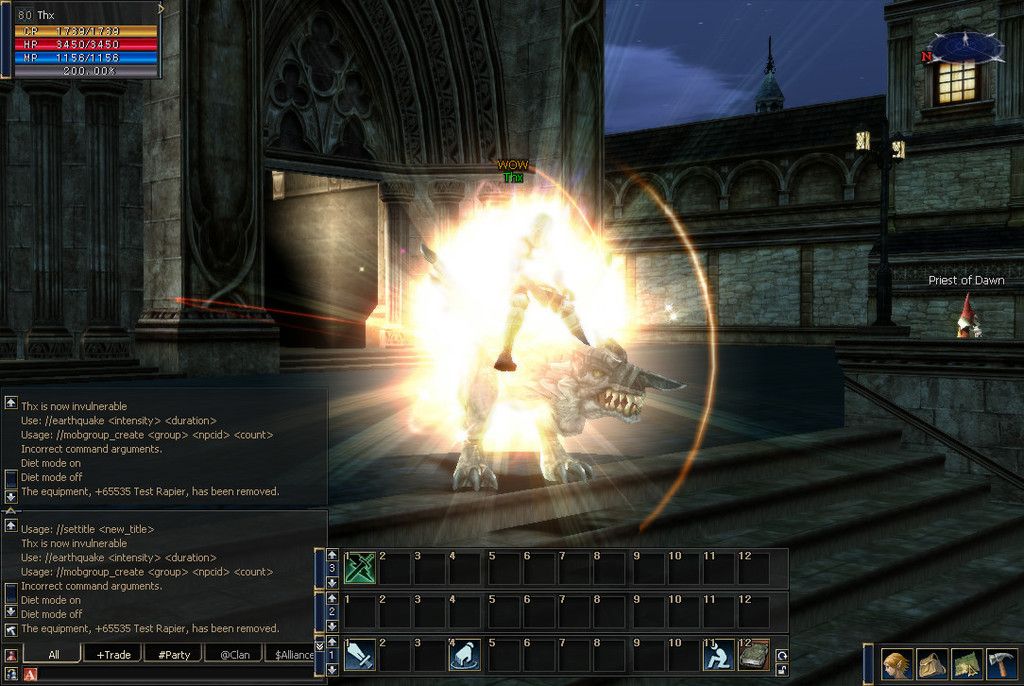Switch to the $Alliance chat tab
This screenshot has width=1024, height=686.
(x=294, y=655)
